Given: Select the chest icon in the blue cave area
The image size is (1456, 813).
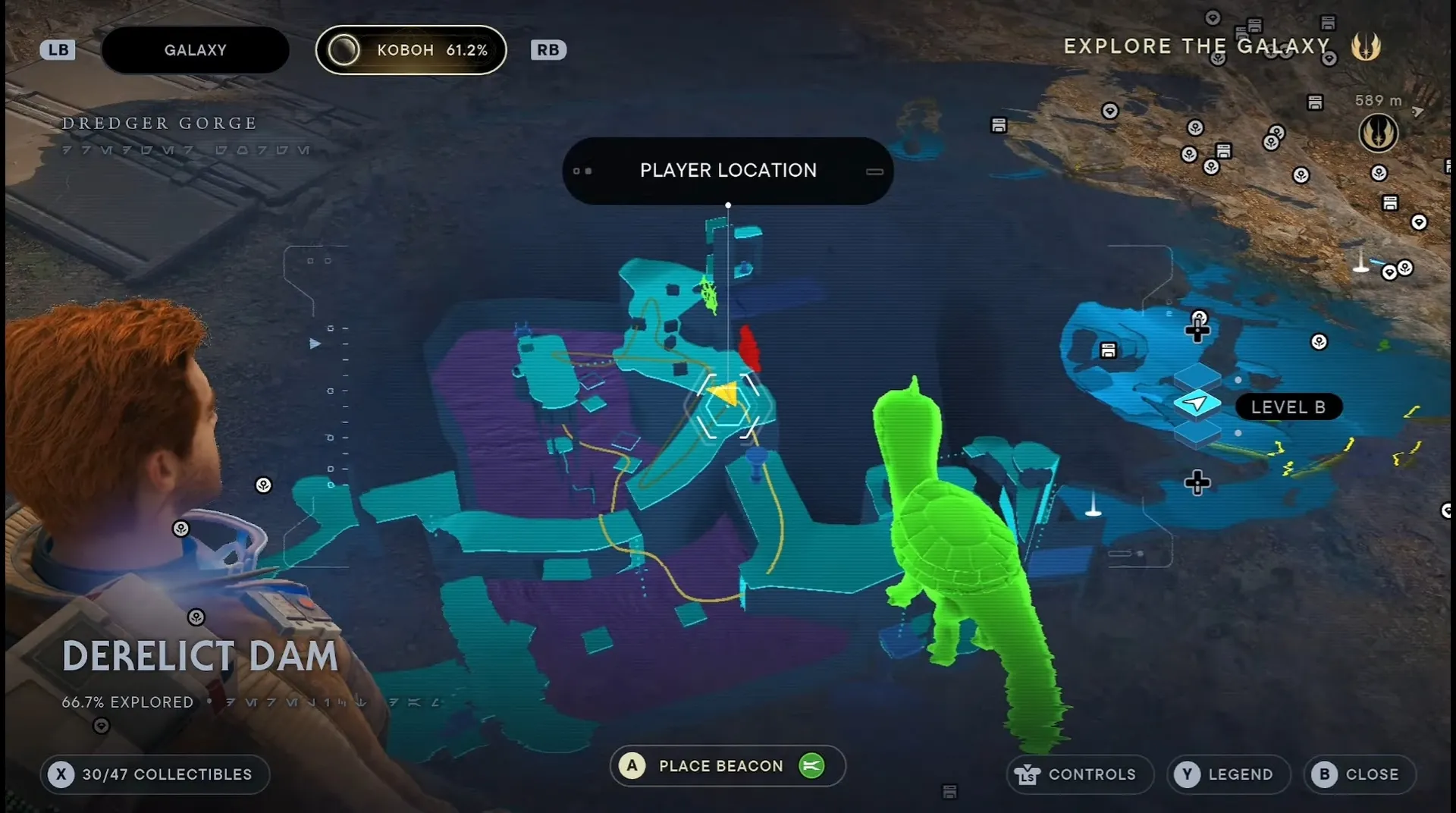Looking at the screenshot, I should point(1108,350).
